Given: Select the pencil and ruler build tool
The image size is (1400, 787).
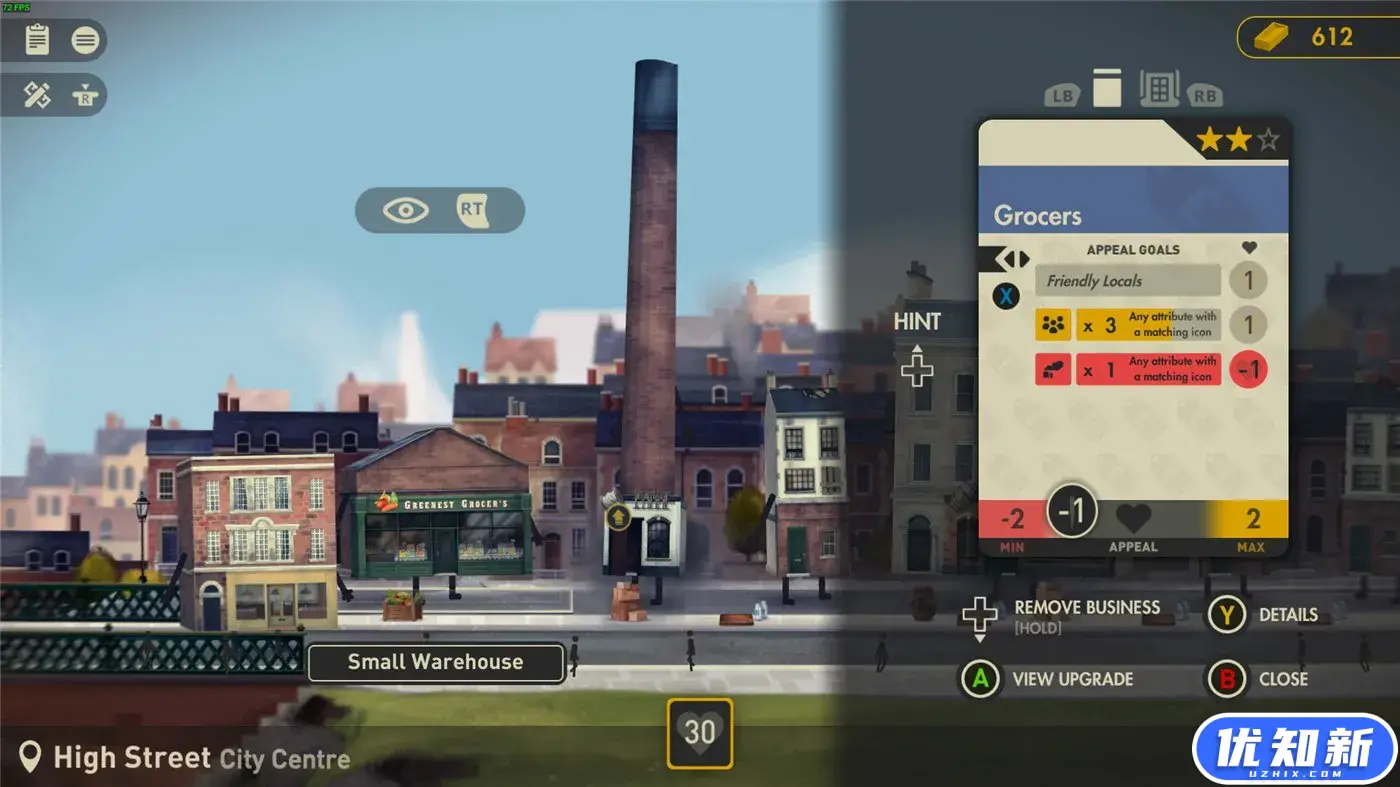Looking at the screenshot, I should [x=38, y=95].
